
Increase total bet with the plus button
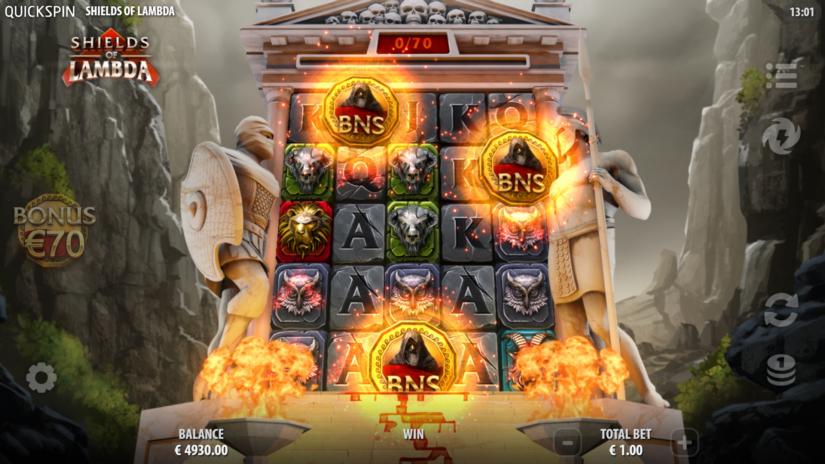684,441
